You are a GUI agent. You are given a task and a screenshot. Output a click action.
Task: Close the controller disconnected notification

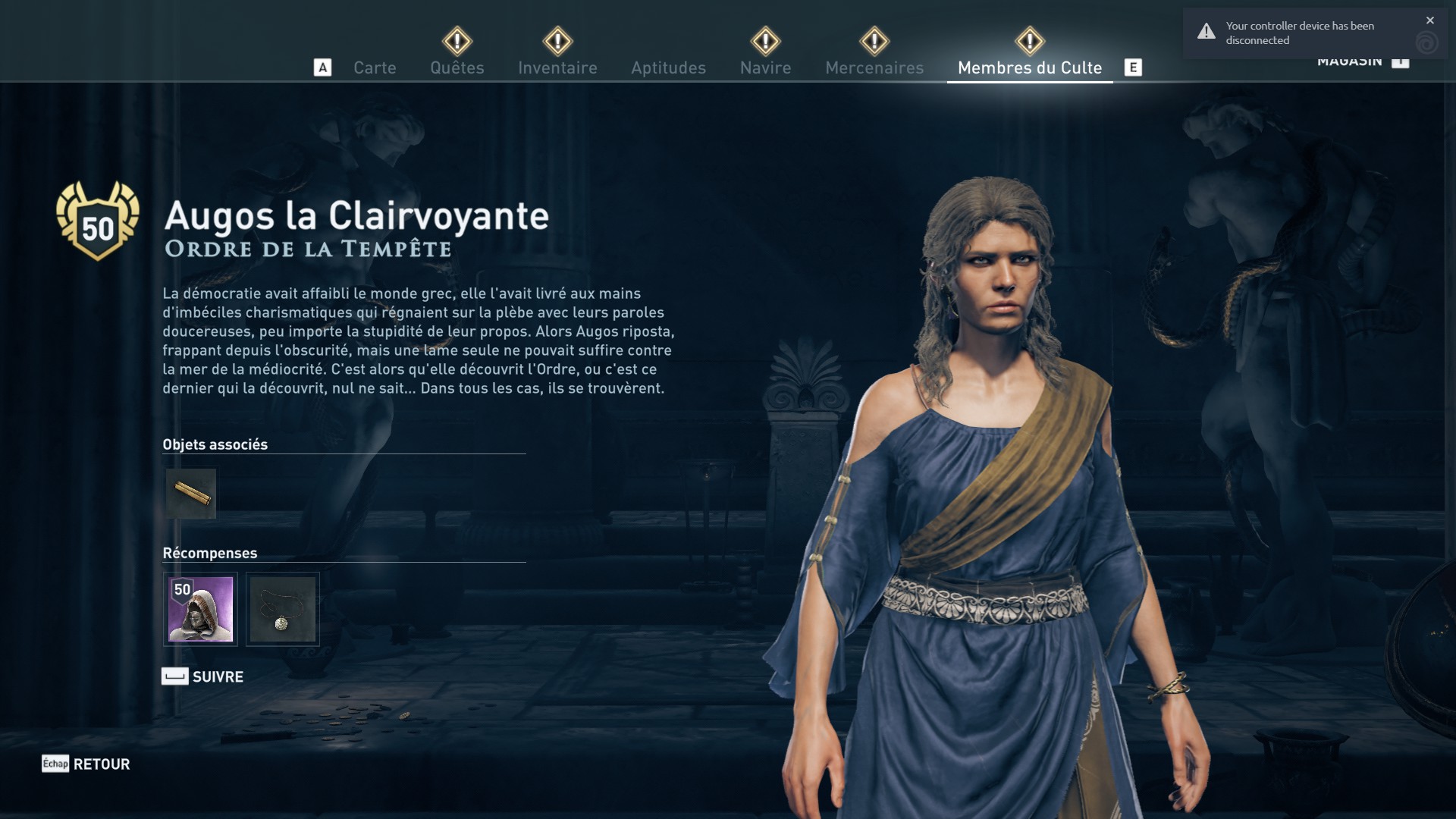point(1429,20)
